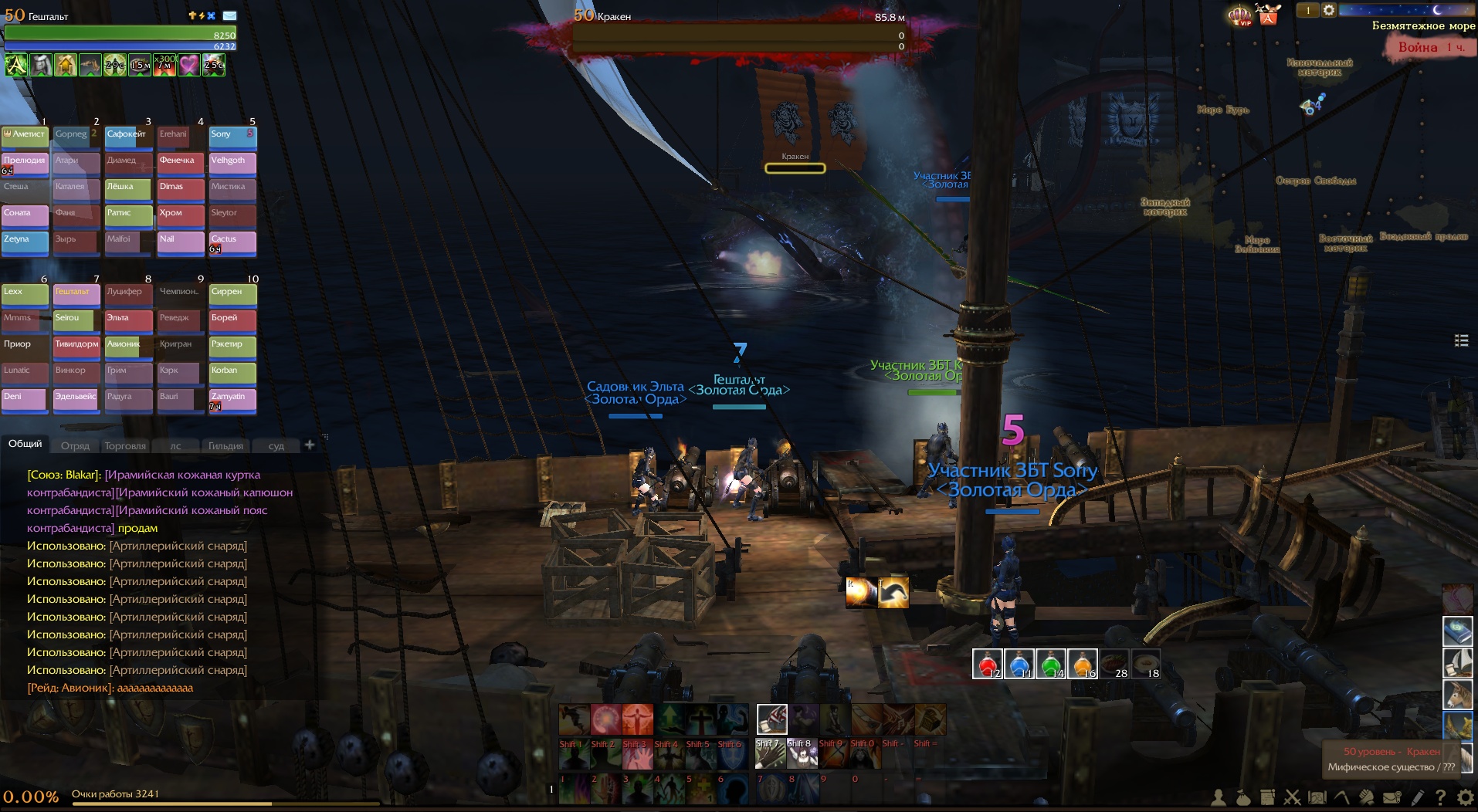This screenshot has height=812, width=1478.
Task: Open the help question mark
Action: [x=1440, y=797]
